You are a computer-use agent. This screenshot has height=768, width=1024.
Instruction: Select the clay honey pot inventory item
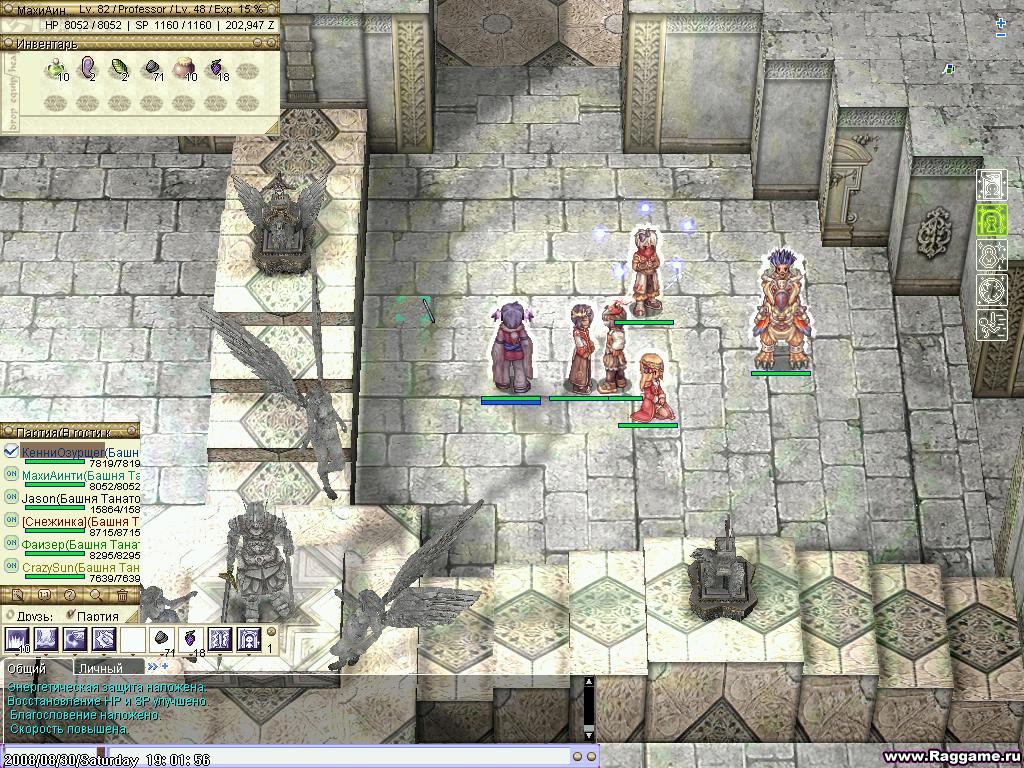[x=184, y=70]
